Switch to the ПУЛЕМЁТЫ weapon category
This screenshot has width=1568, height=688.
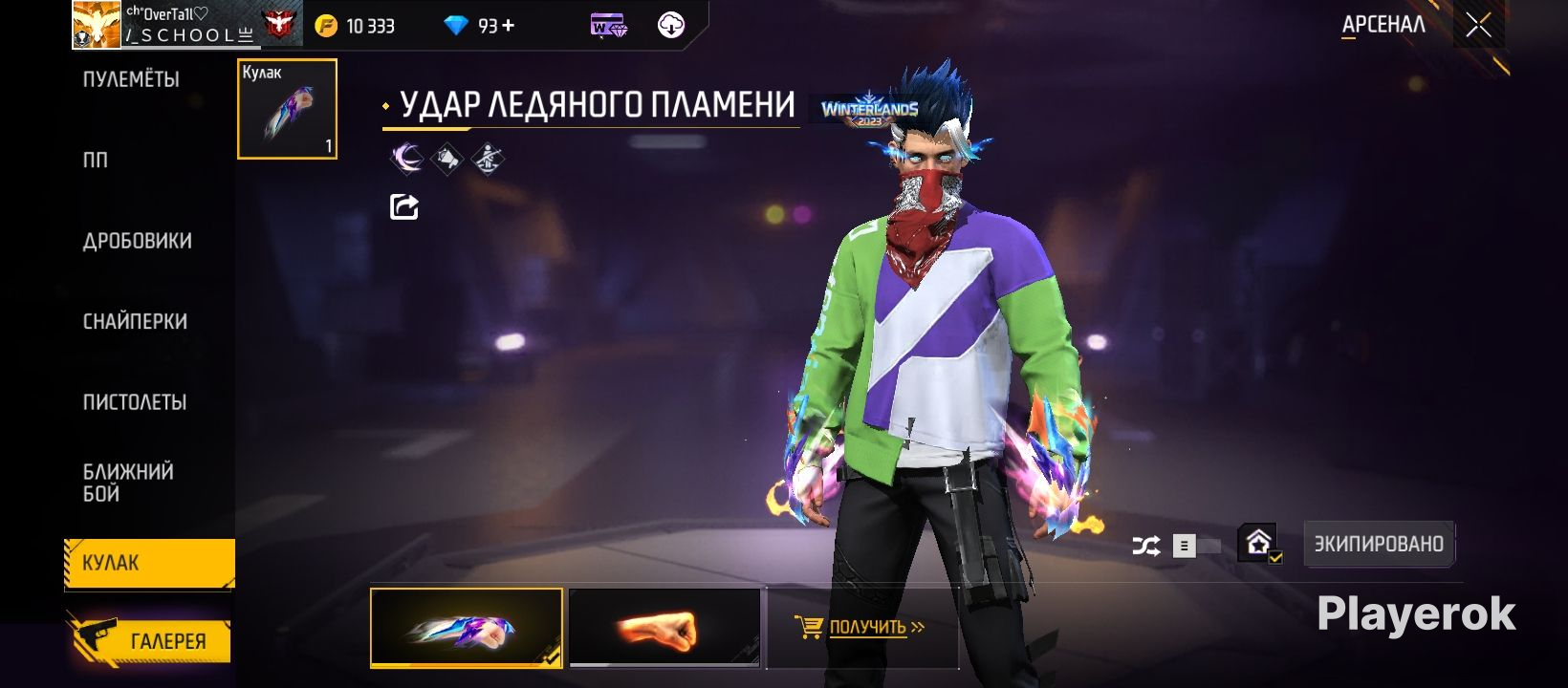[131, 79]
